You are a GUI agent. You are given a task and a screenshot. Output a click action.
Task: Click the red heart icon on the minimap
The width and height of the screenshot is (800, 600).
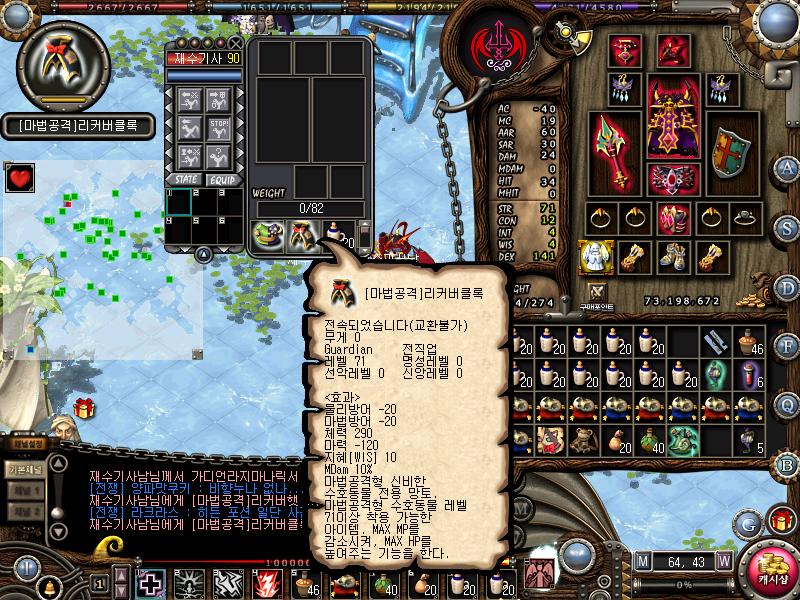pyautogui.click(x=19, y=178)
